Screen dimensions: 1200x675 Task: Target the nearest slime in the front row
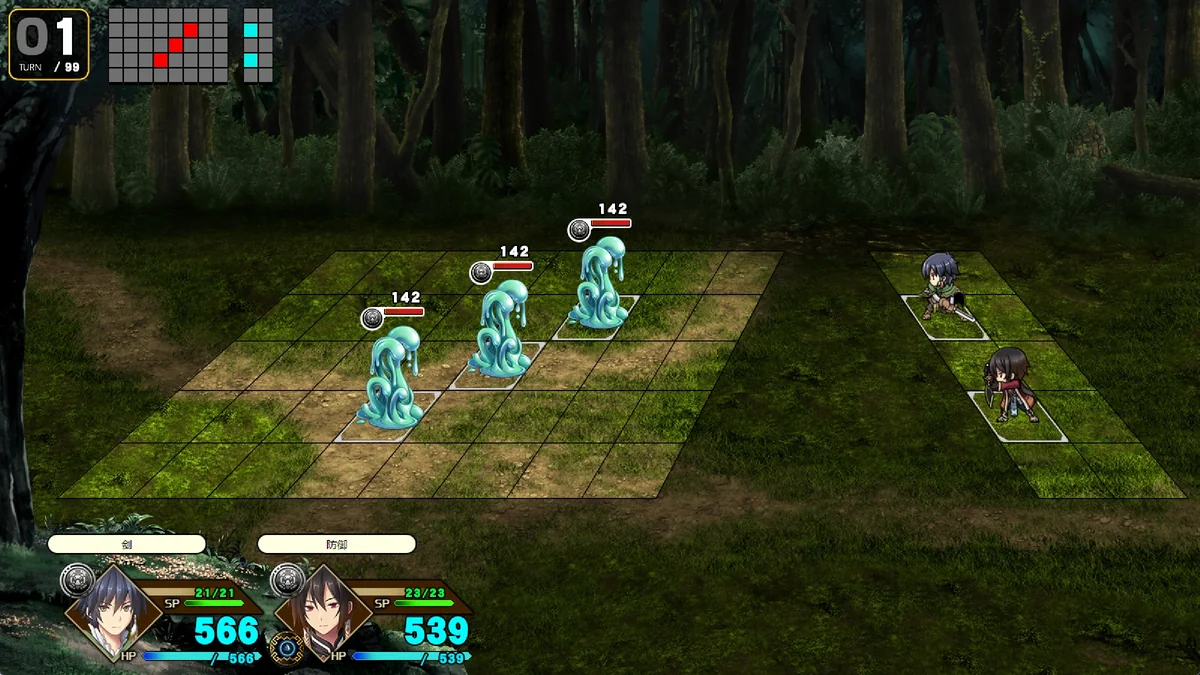tap(392, 380)
